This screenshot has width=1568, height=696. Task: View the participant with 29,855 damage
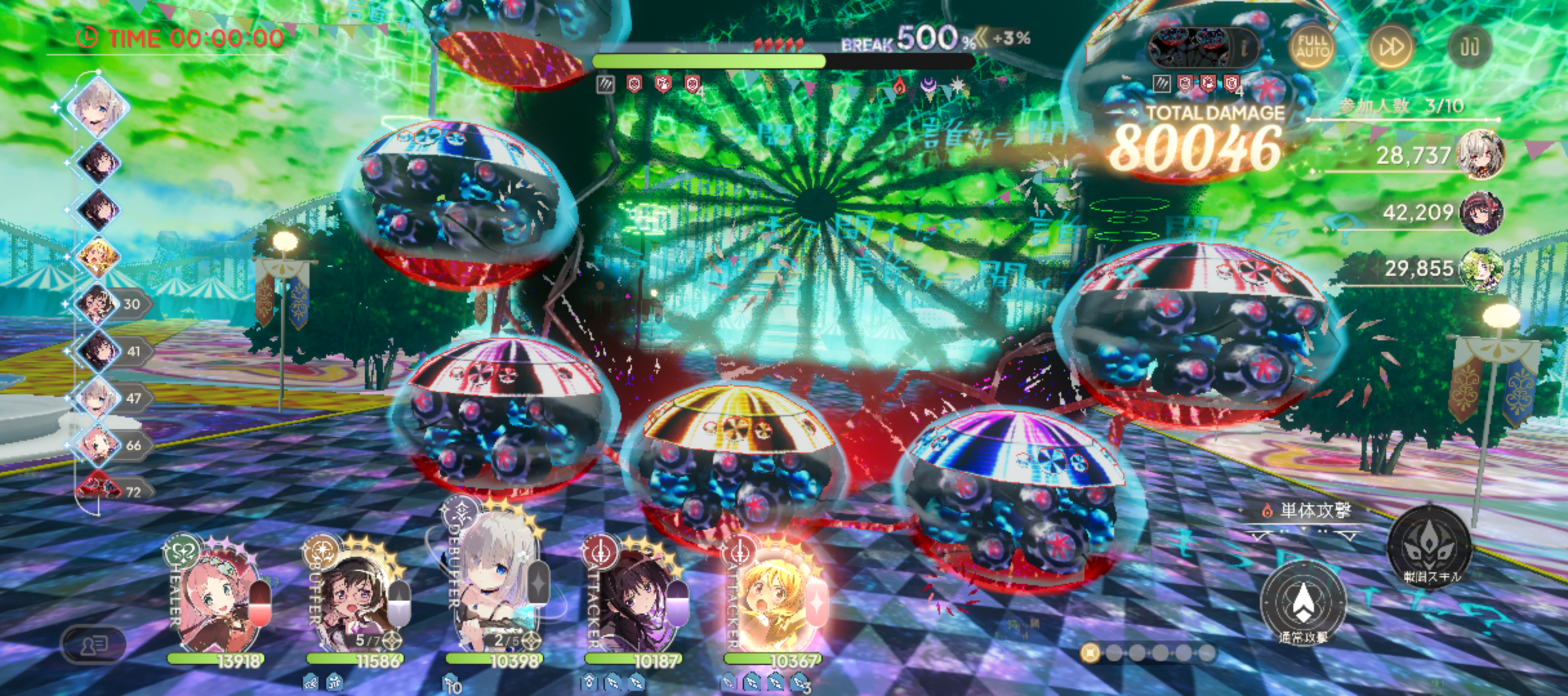1480,269
